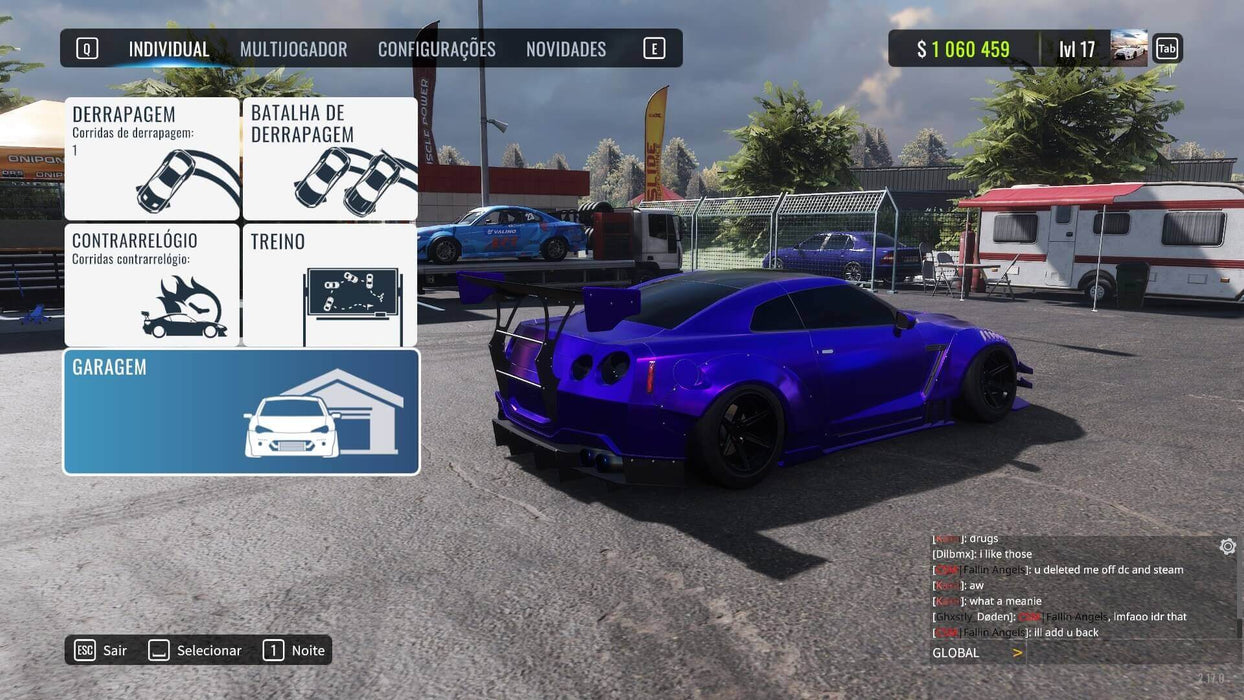
Task: Click the player profile avatar
Action: point(1129,48)
